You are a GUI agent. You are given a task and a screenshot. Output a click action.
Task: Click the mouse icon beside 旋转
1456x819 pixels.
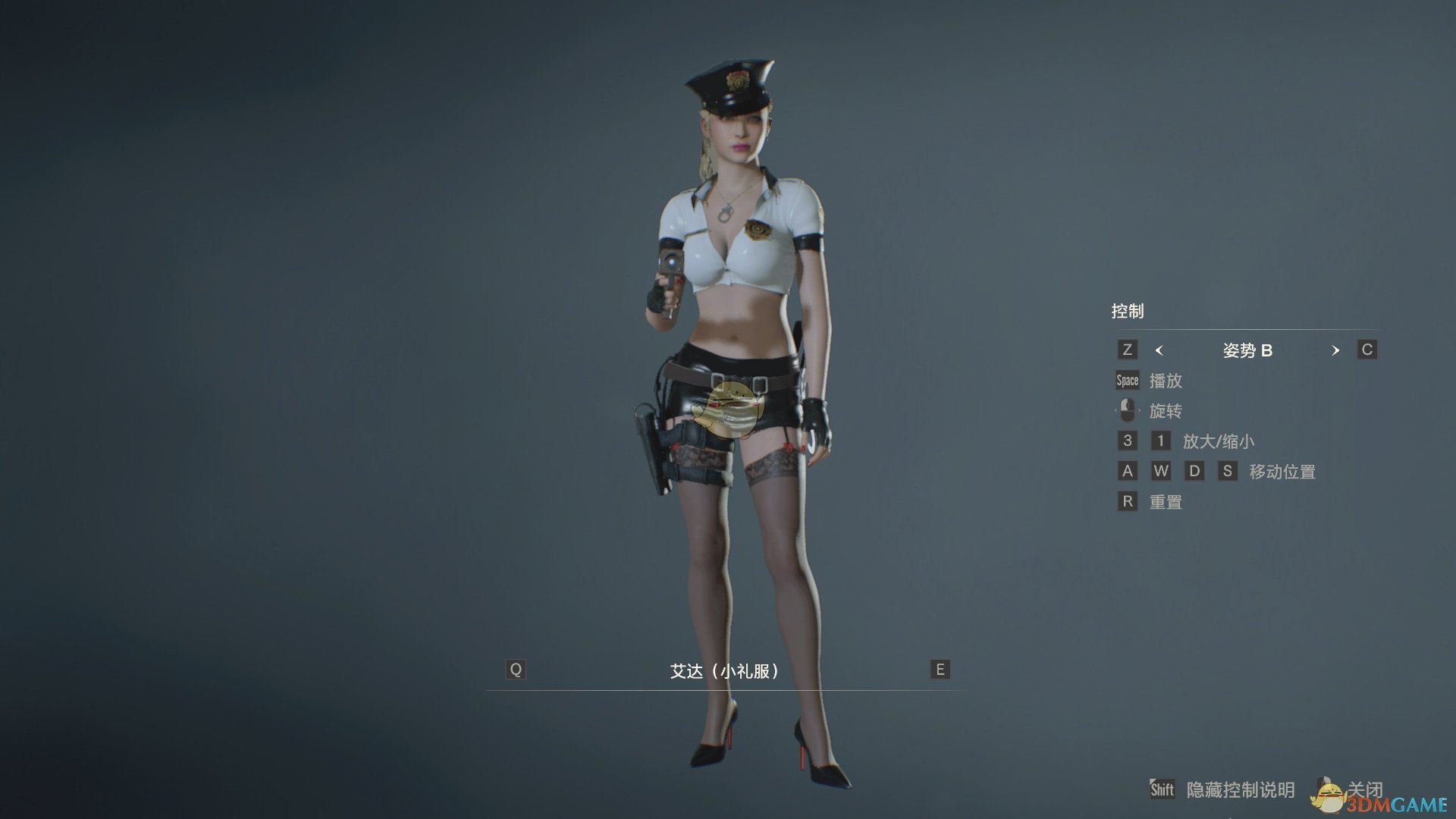point(1128,410)
